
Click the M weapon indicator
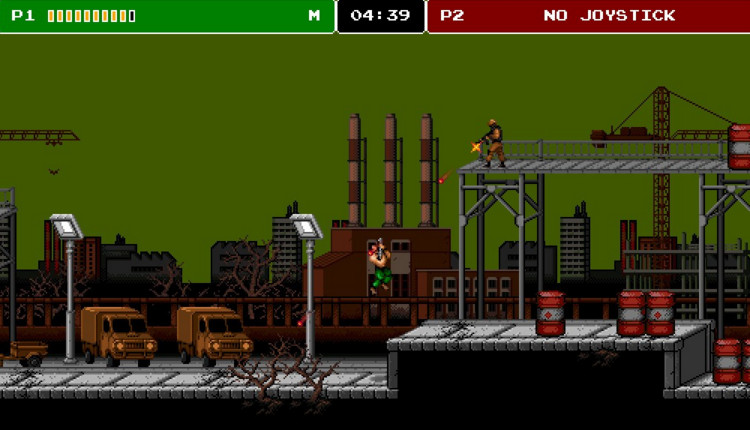pyautogui.click(x=314, y=16)
